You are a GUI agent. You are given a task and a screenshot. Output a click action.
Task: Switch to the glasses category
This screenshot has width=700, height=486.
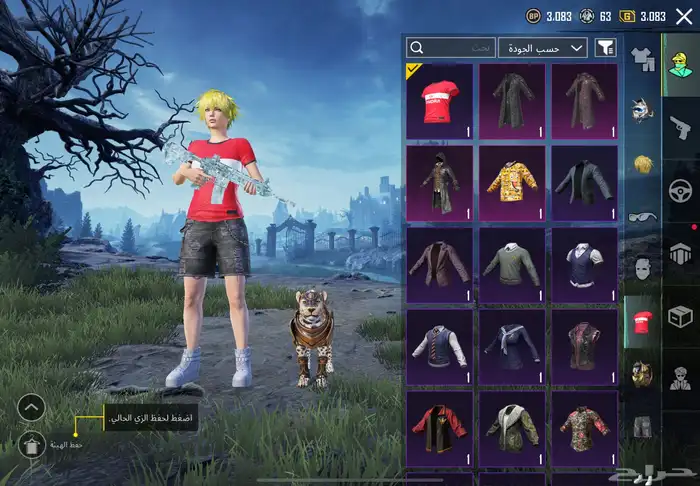click(x=641, y=215)
